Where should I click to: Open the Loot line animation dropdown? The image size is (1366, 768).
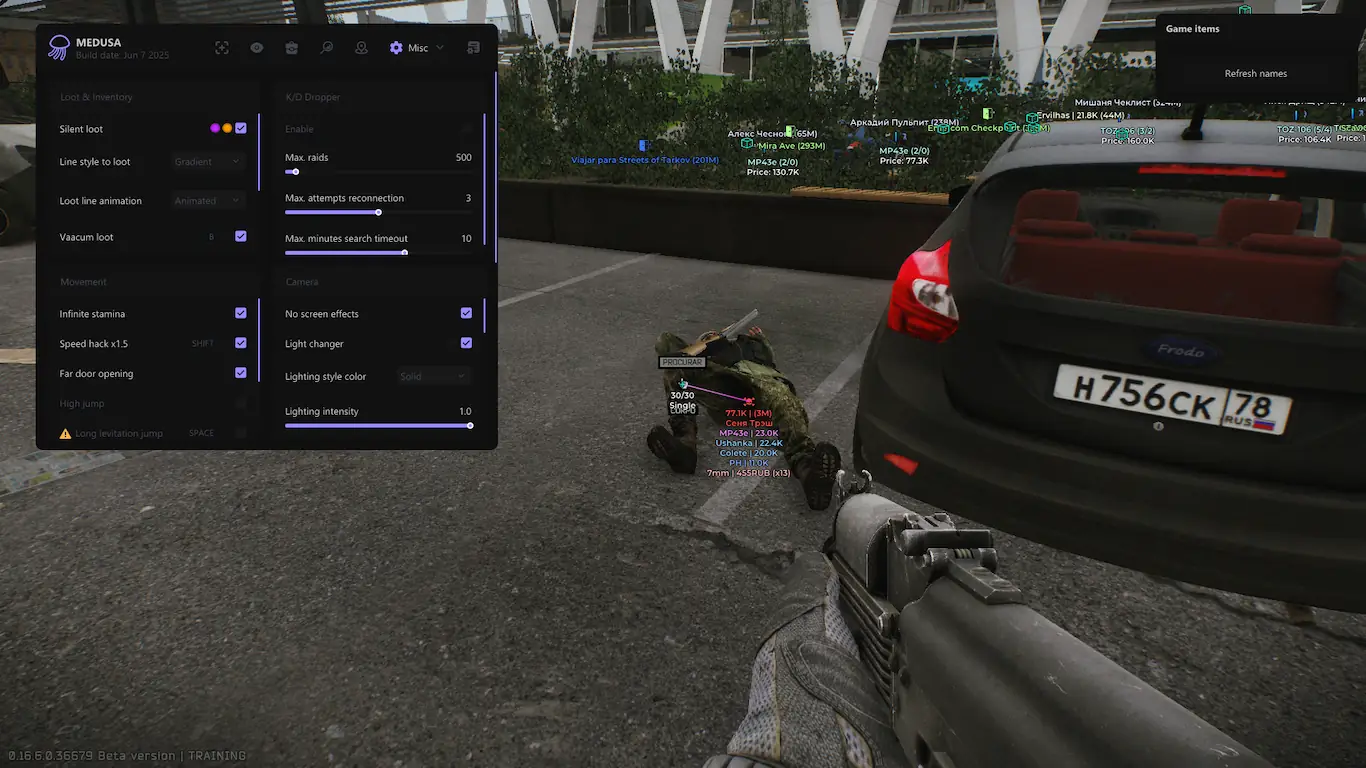[208, 200]
